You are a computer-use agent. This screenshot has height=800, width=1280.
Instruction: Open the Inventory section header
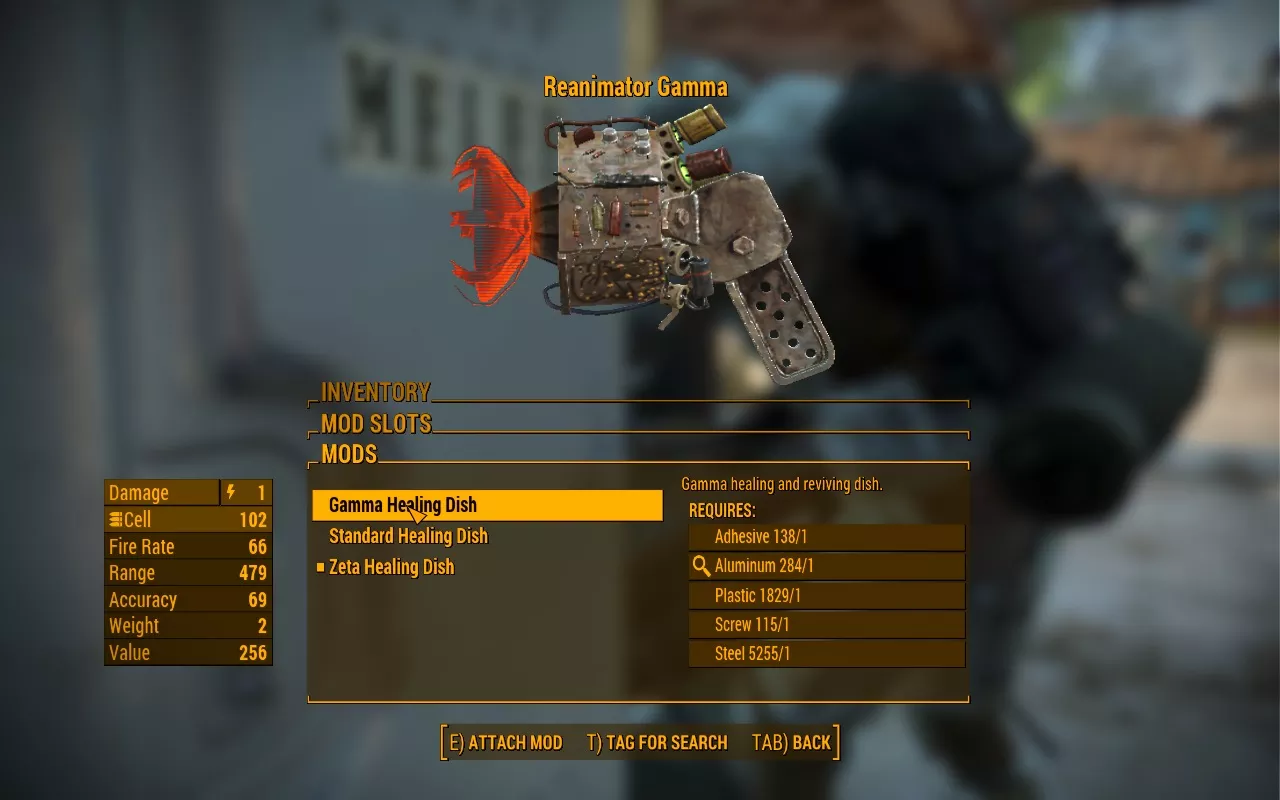tap(375, 392)
